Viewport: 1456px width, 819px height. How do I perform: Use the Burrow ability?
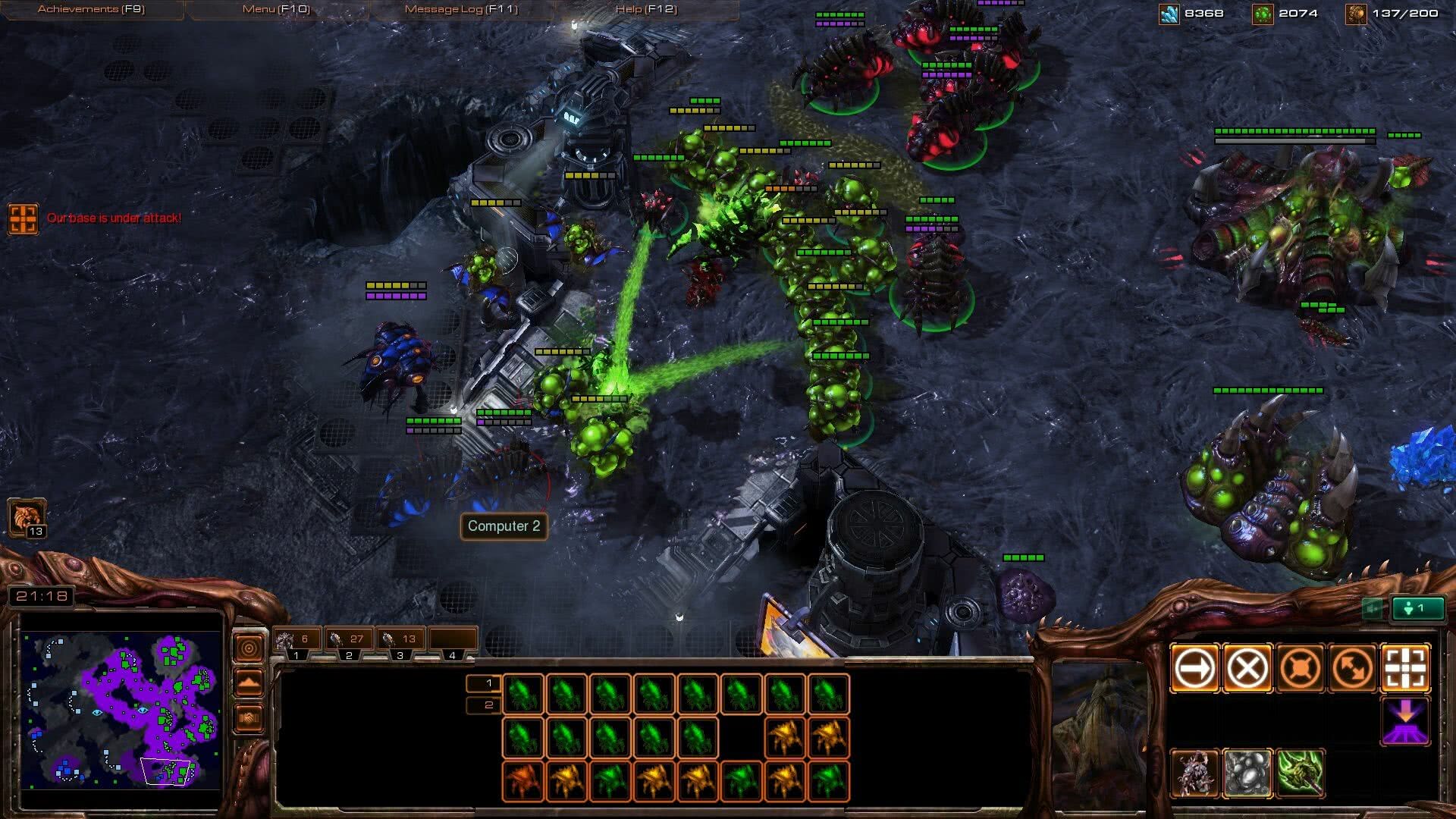[1406, 720]
